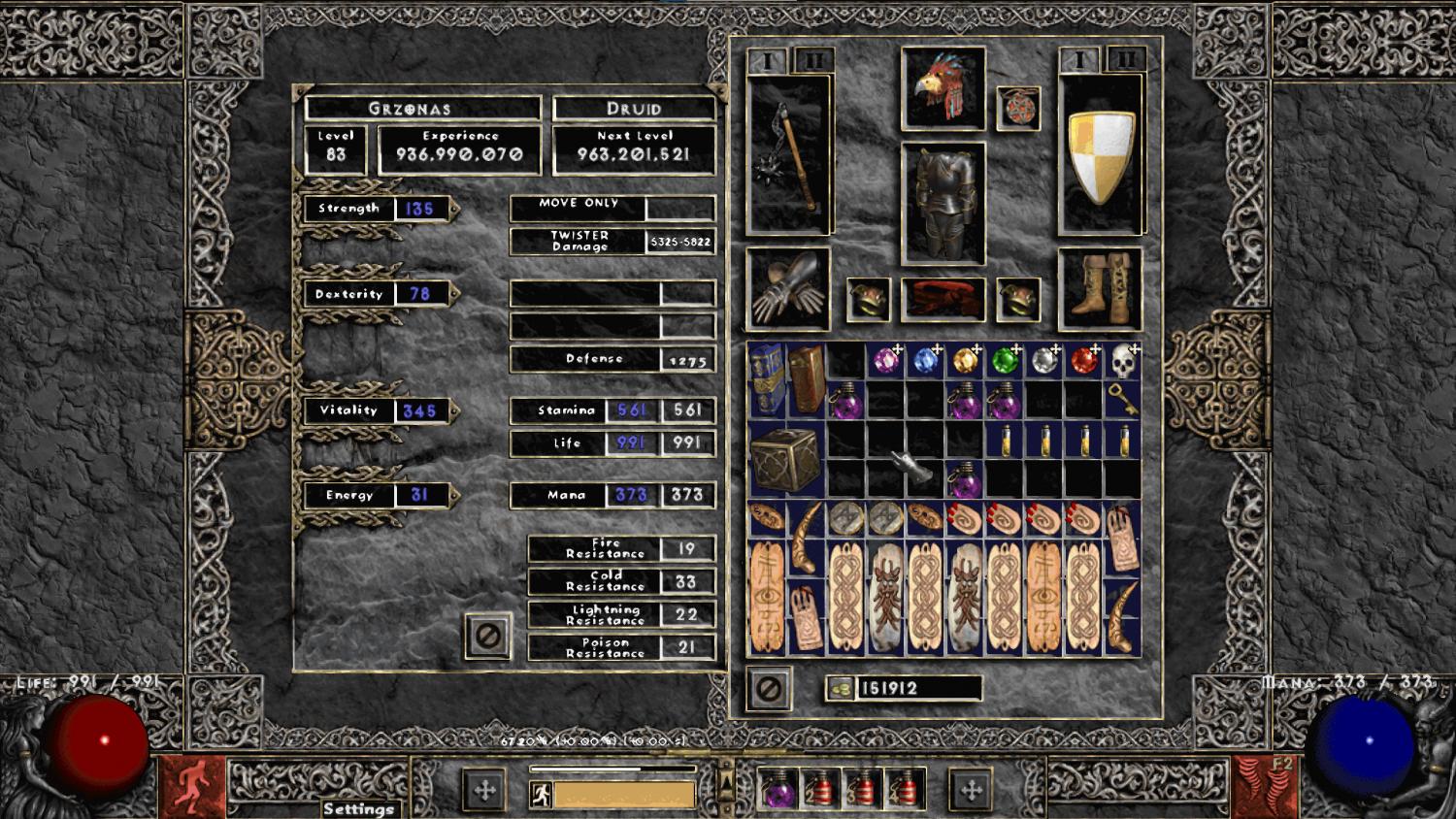This screenshot has height=819, width=1456.
Task: Select the equipped leather boots
Action: (x=1100, y=288)
